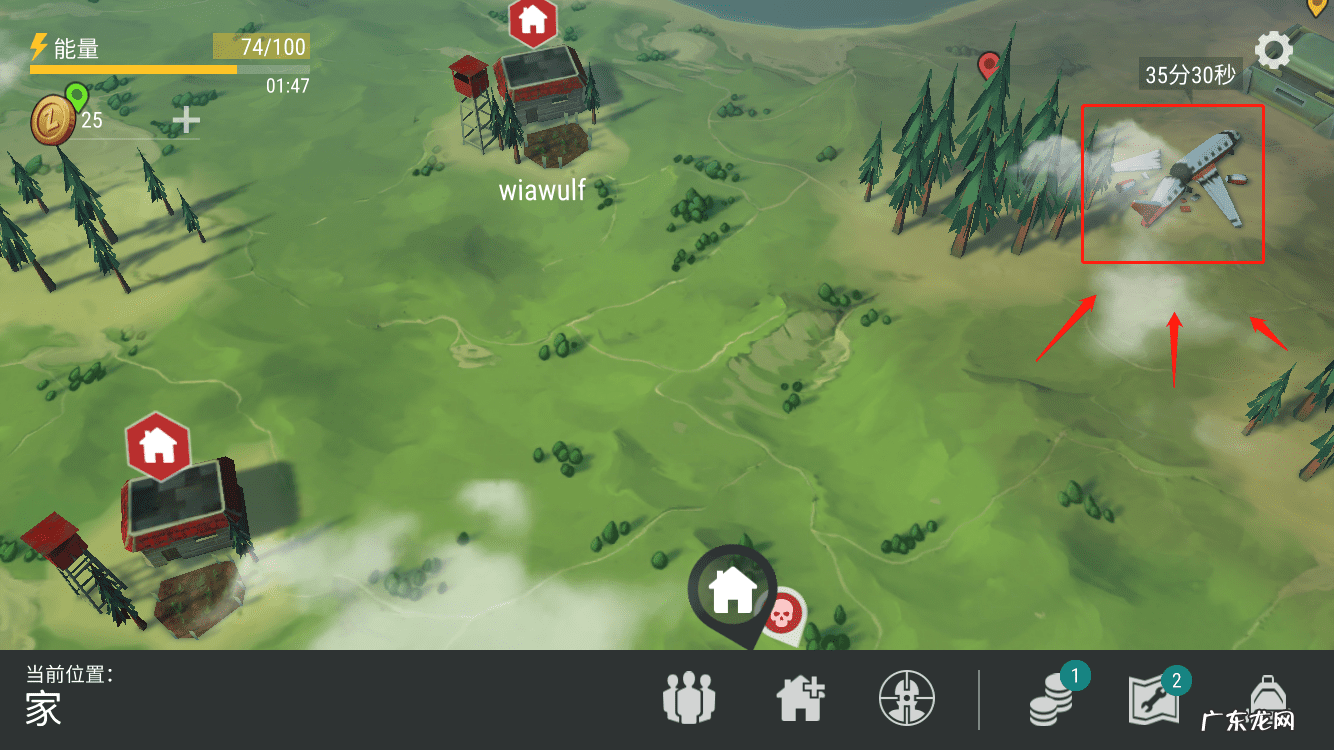Select the green pin map marker
This screenshot has width=1334, height=750.
(x=76, y=97)
